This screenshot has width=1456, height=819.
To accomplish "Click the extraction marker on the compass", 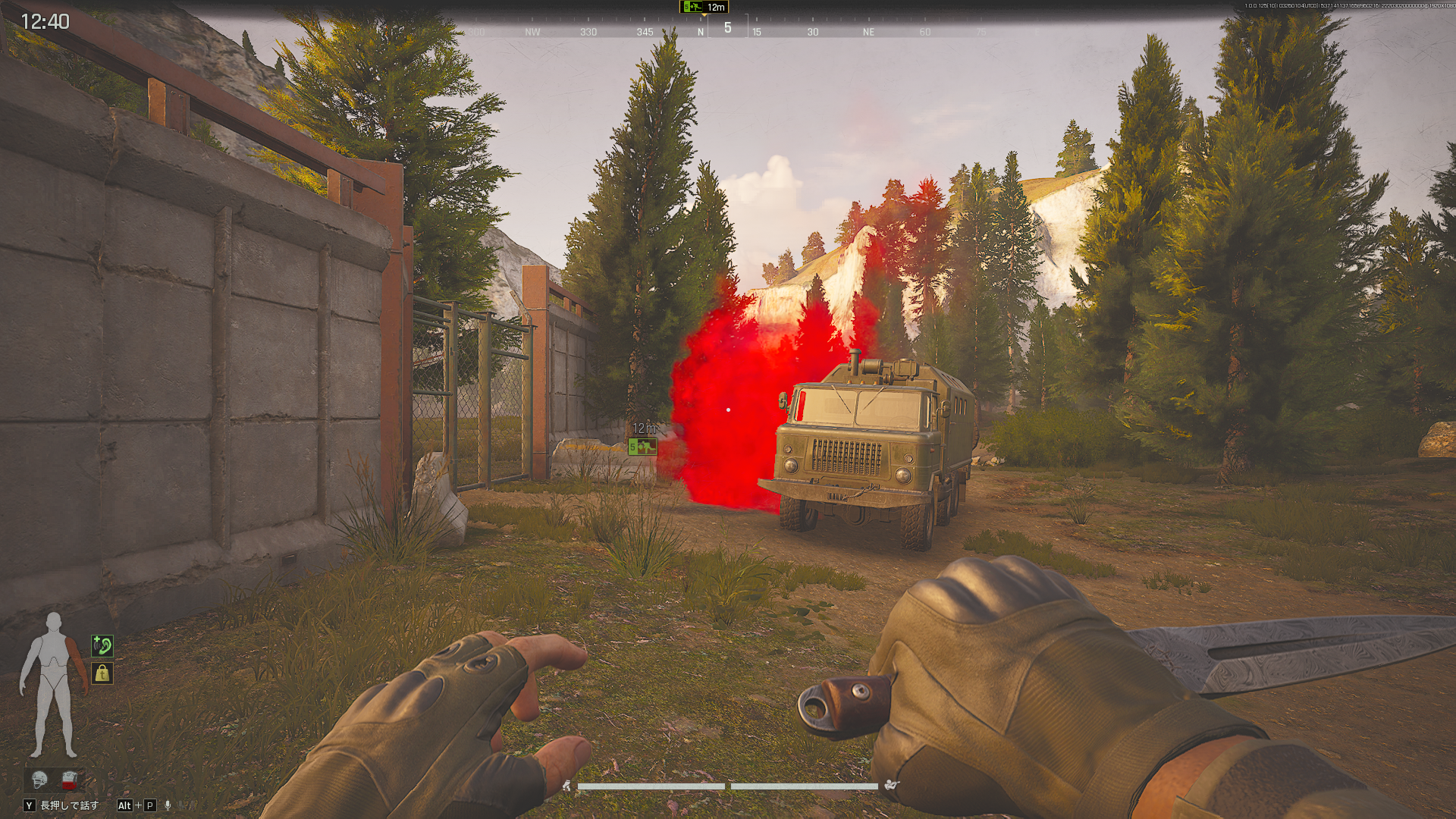I will pyautogui.click(x=692, y=7).
